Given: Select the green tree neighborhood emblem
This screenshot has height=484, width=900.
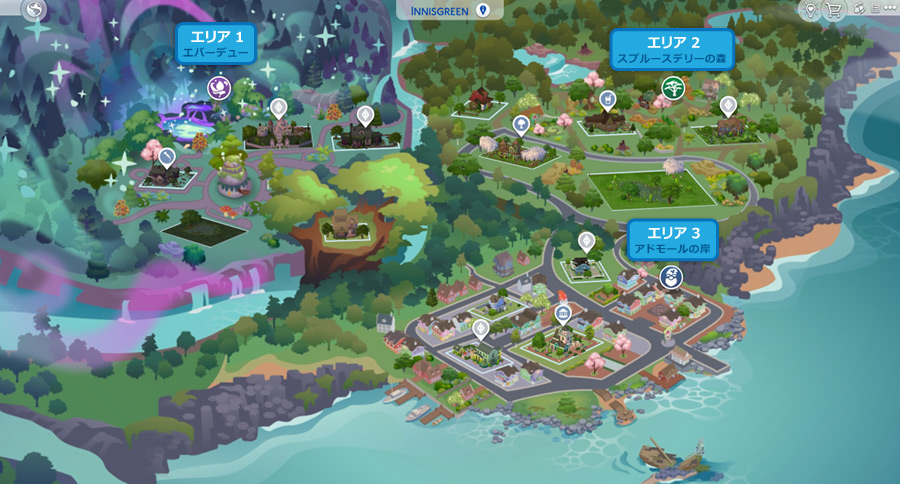Looking at the screenshot, I should pos(673,88).
